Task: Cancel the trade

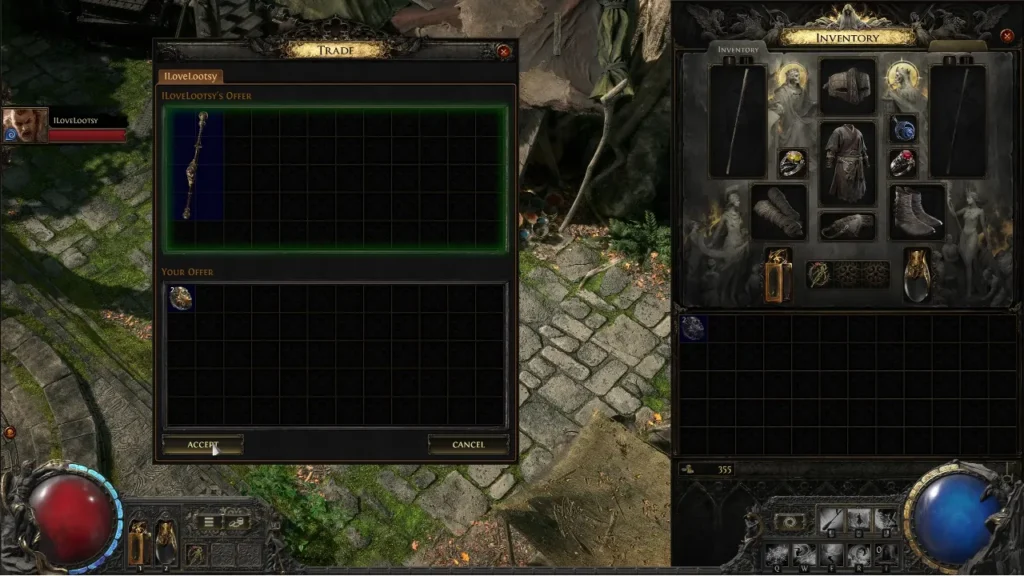Action: tap(468, 444)
